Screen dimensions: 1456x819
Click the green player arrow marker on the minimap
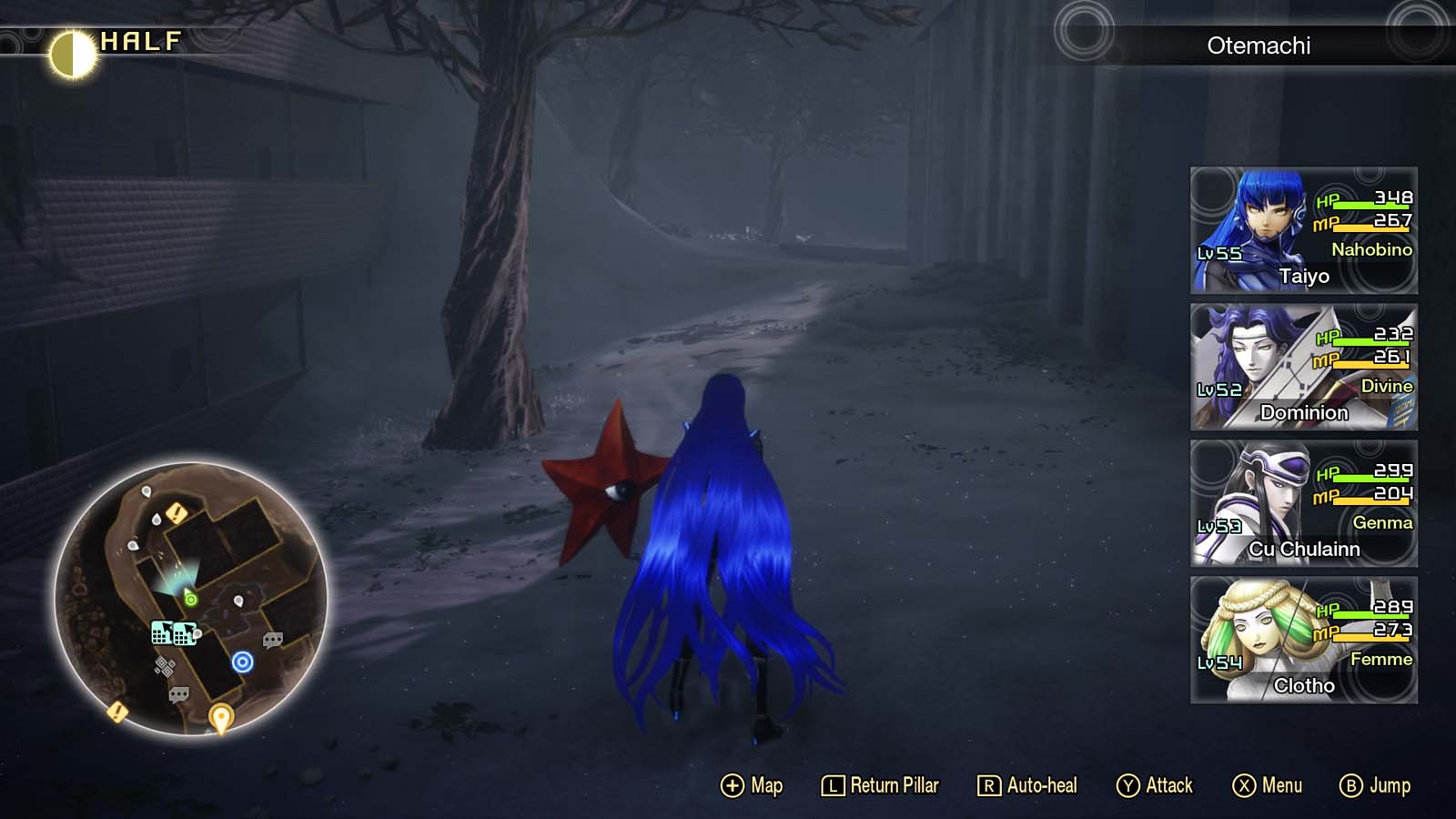coord(191,598)
